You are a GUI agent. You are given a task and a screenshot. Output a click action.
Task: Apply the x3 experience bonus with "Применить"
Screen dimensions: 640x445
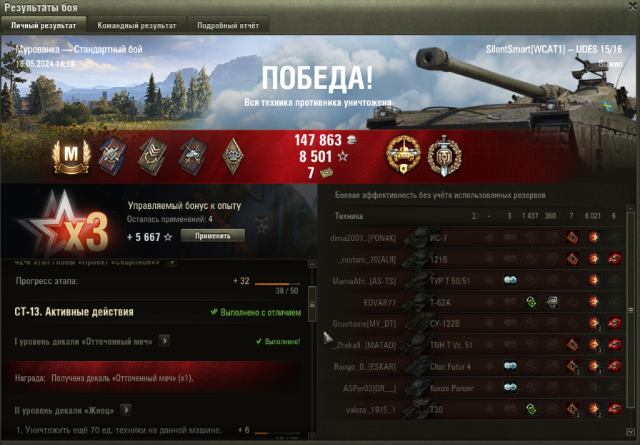212,236
